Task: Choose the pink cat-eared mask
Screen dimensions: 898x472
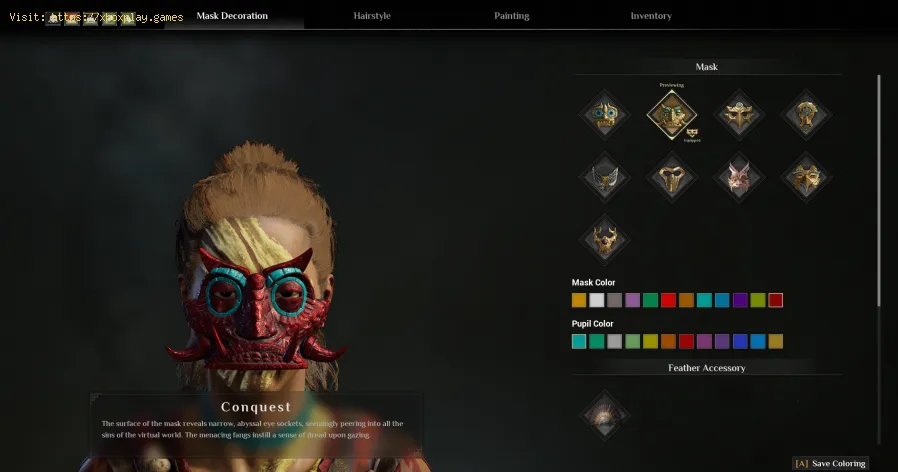Action: click(x=740, y=178)
